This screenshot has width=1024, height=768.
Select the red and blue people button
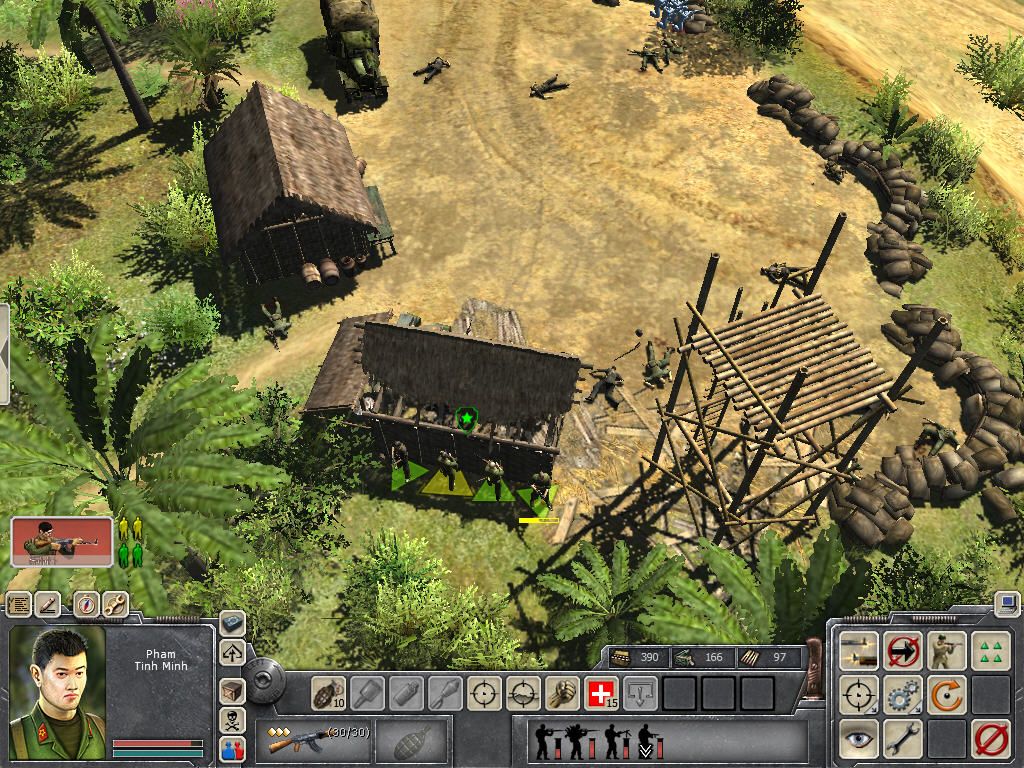click(x=232, y=747)
